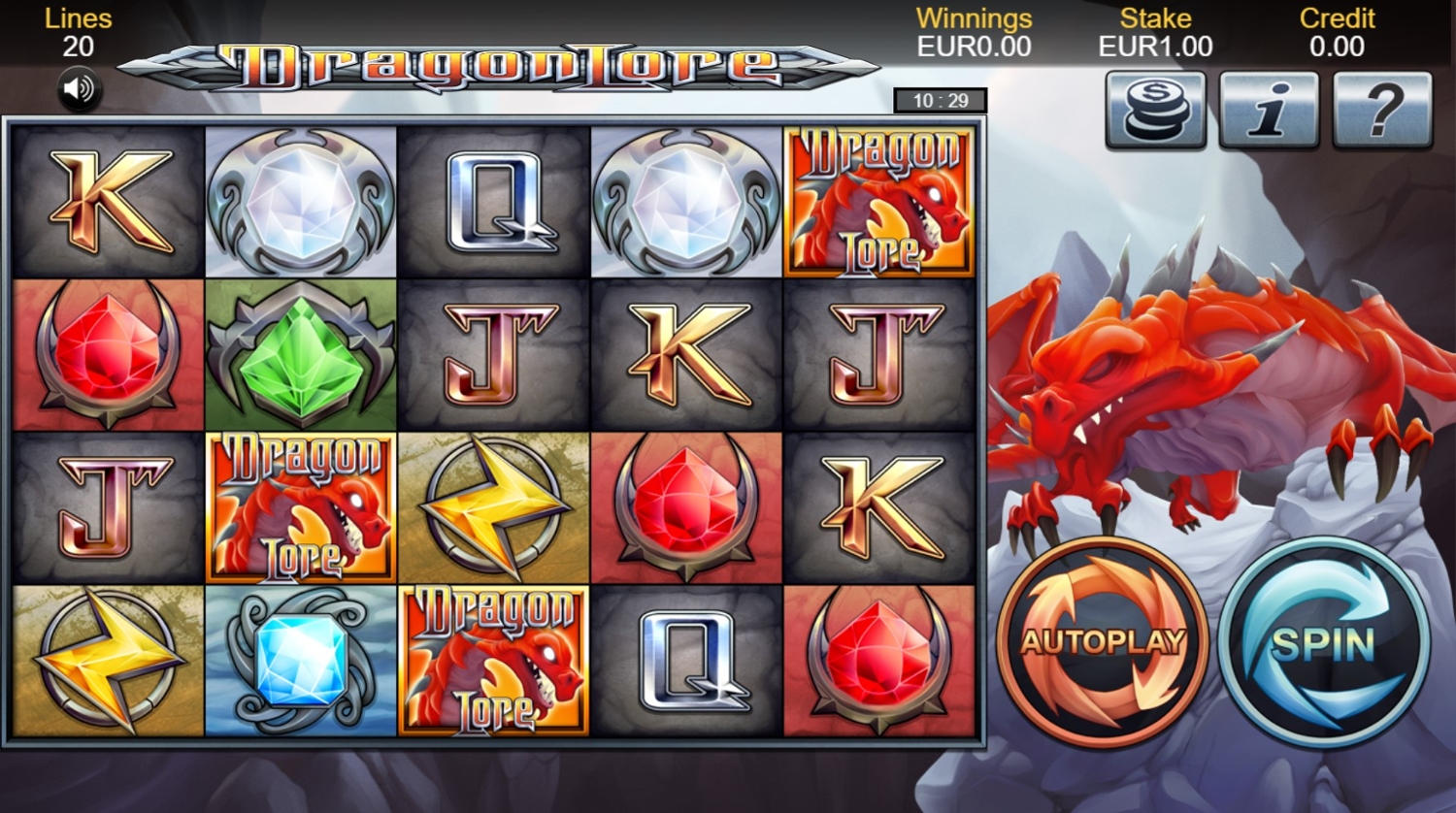
Task: Toggle the sound speaker icon
Action: pos(79,90)
